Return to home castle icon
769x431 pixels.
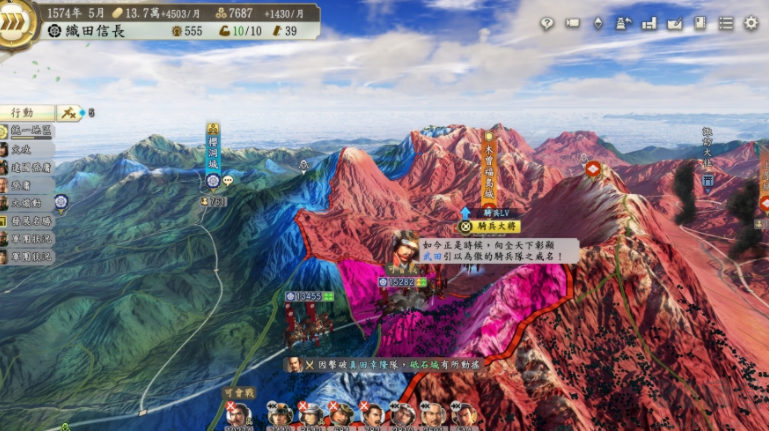point(623,23)
